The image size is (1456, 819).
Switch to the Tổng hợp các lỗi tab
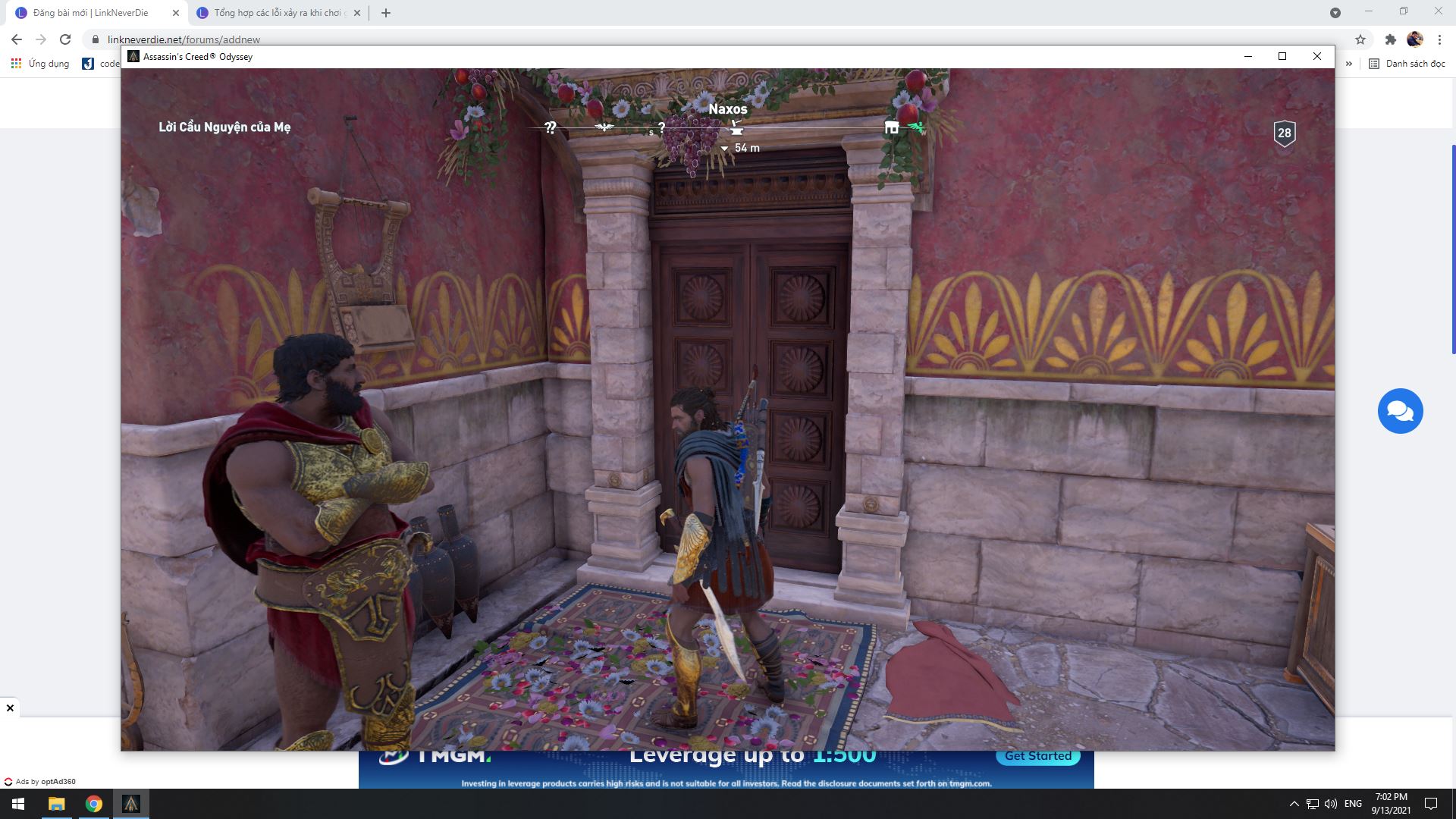[273, 12]
